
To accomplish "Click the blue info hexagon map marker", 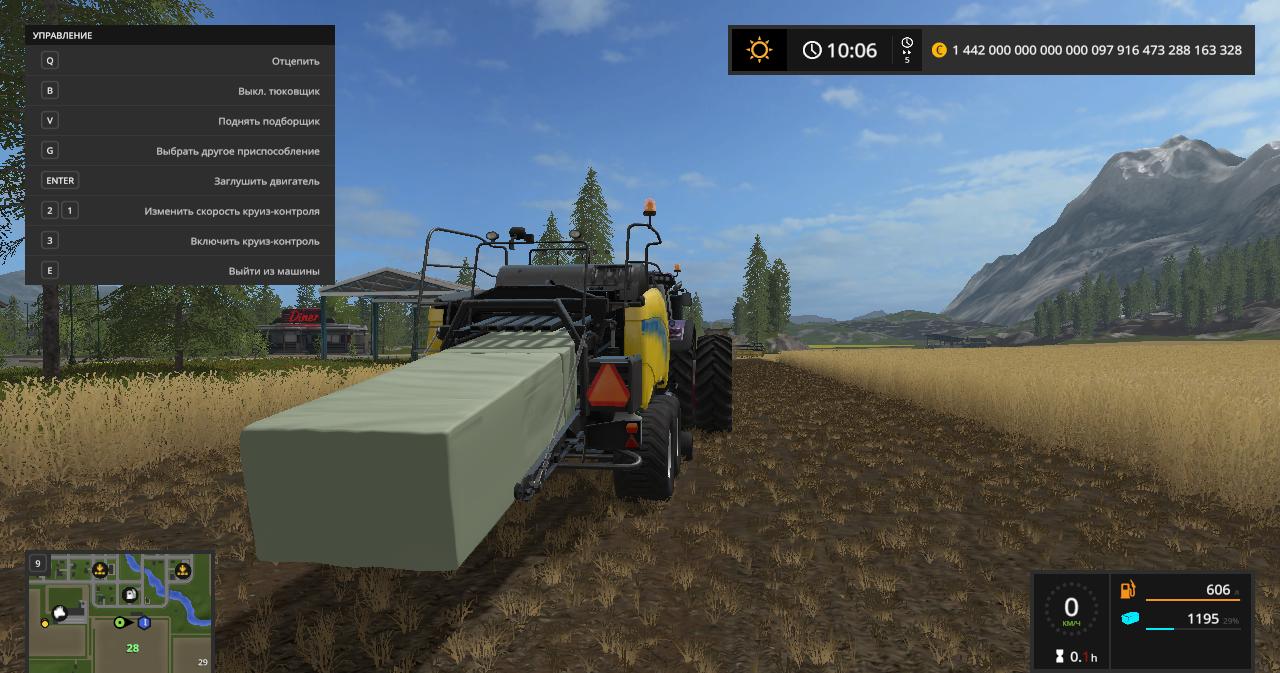I will (x=144, y=623).
